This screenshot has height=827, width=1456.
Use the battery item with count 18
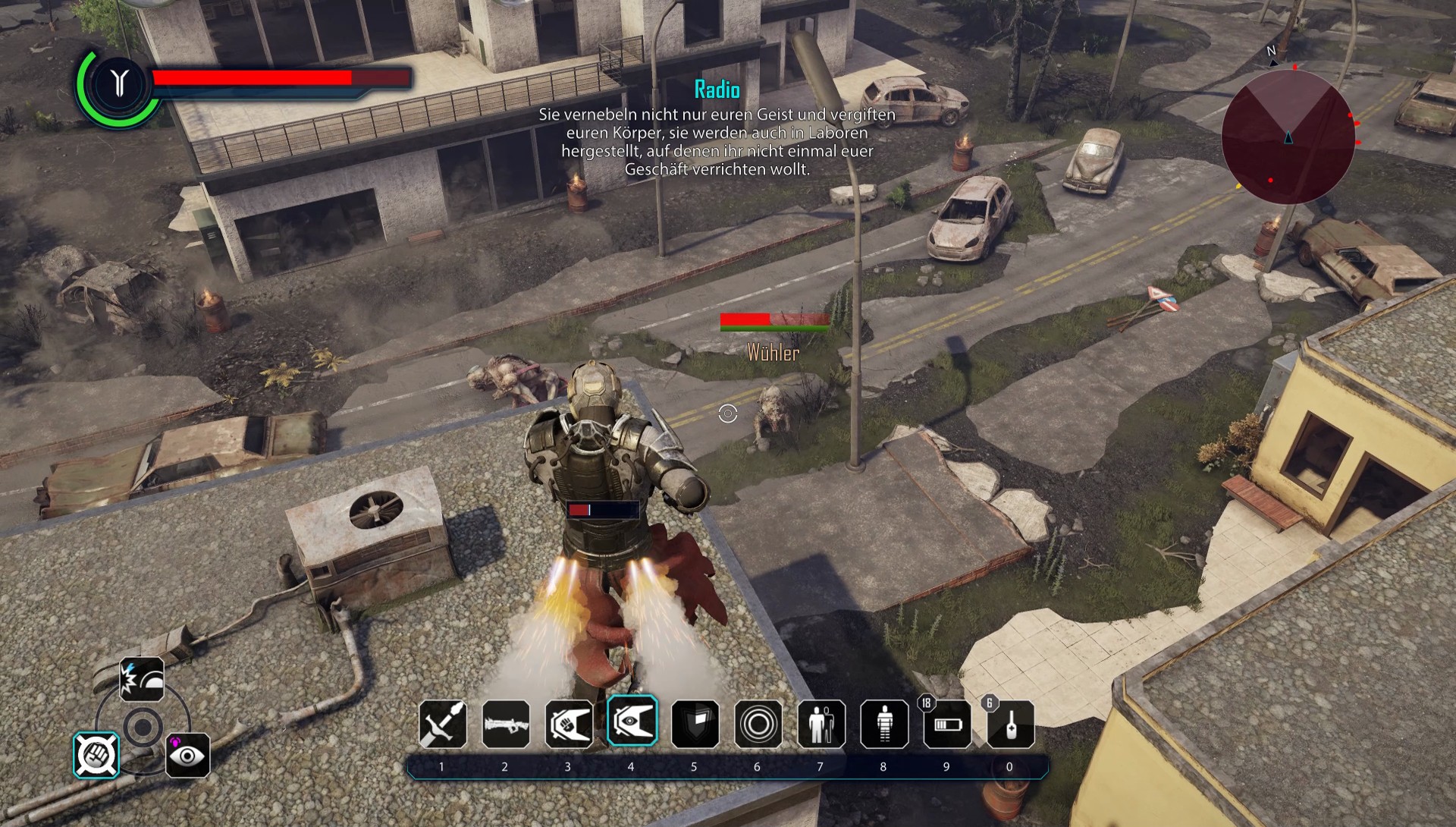[x=947, y=724]
